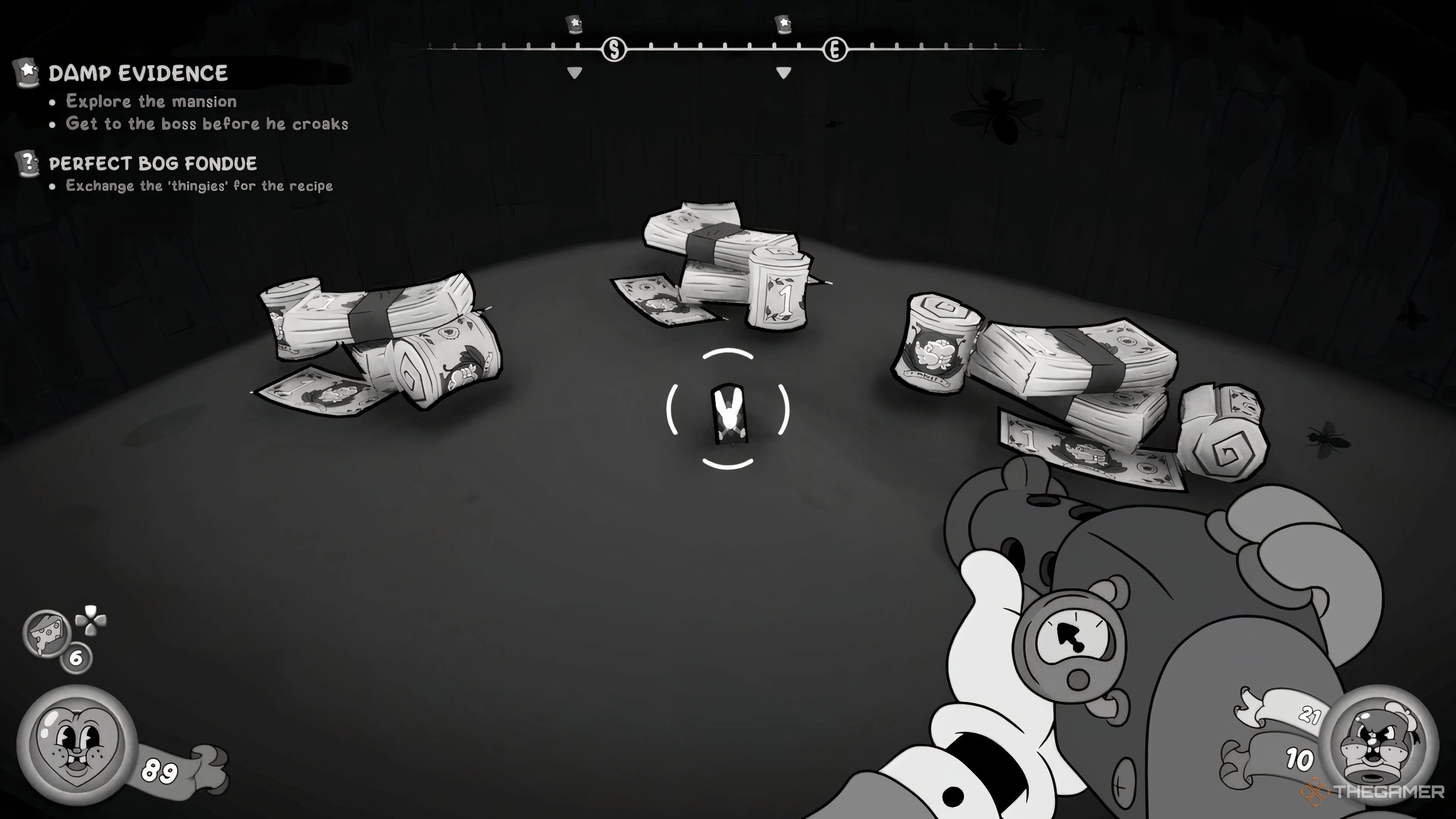
Task: Click the star hat icon beside Damp Evidence
Action: pyautogui.click(x=27, y=73)
